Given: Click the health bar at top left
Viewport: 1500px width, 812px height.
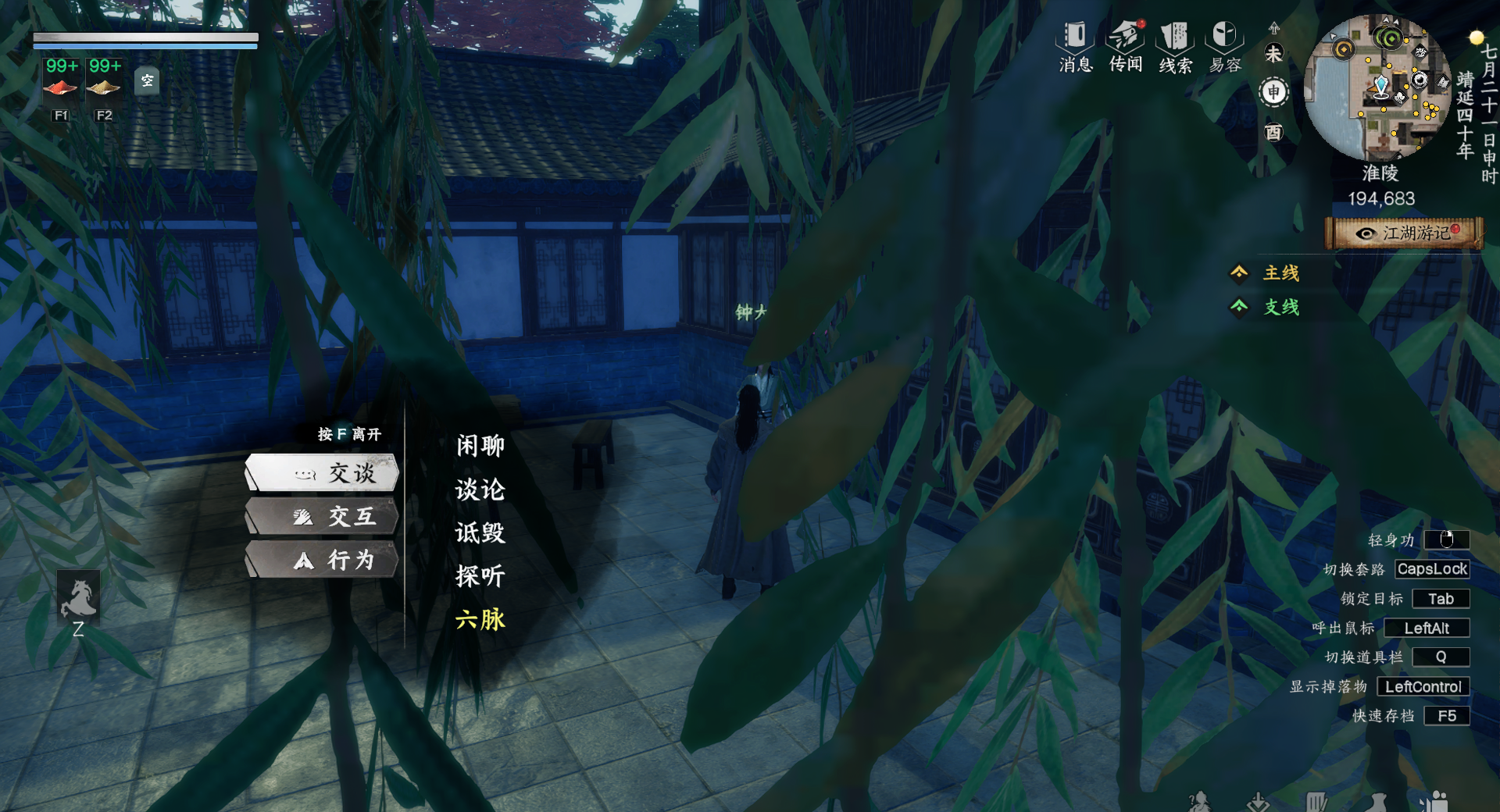Looking at the screenshot, I should (145, 37).
